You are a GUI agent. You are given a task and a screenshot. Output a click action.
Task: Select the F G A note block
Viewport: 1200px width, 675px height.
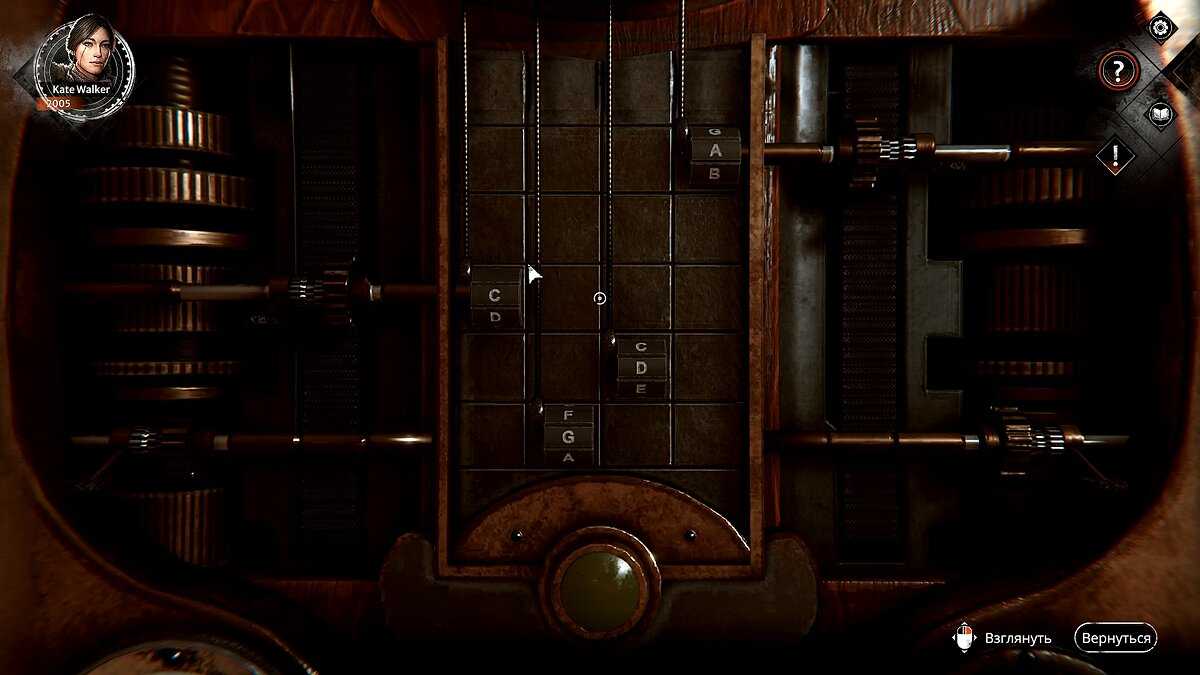coord(568,436)
